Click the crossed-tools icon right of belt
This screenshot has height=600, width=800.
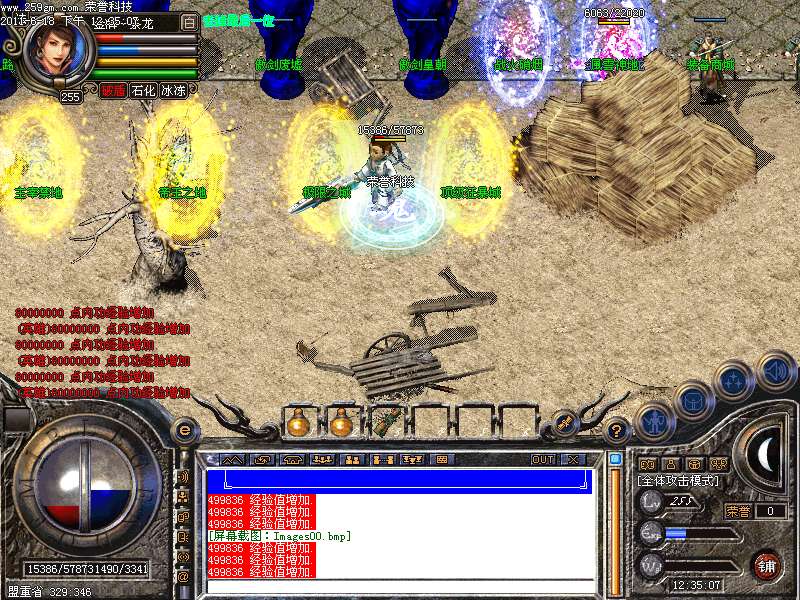click(x=563, y=422)
